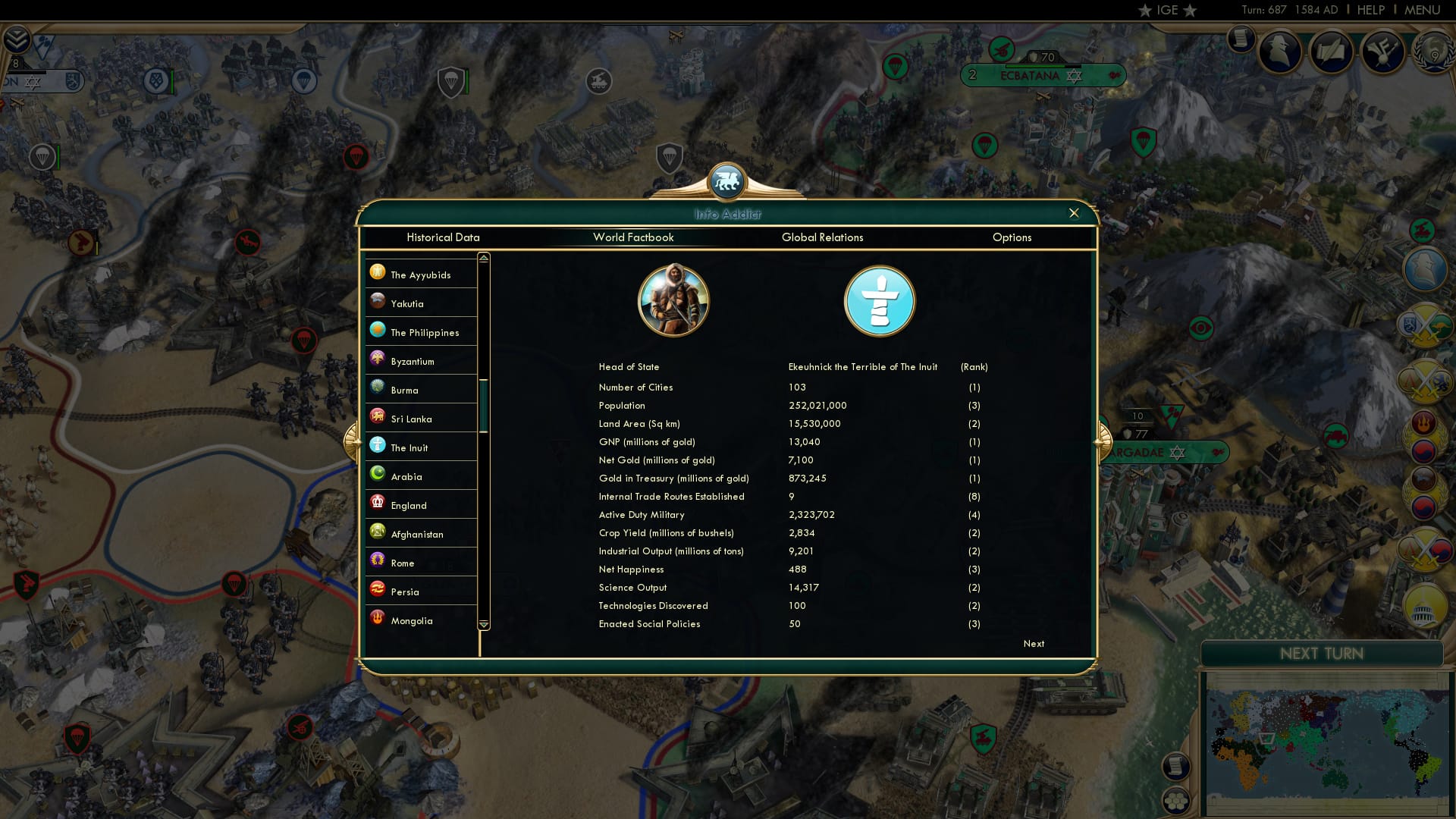
Task: Click Next to view more stats
Action: [1033, 643]
